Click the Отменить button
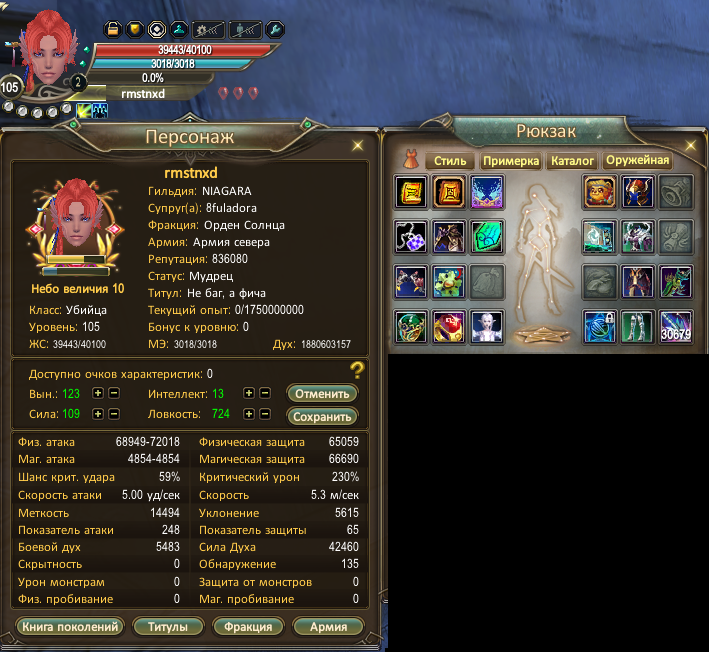 [322, 393]
